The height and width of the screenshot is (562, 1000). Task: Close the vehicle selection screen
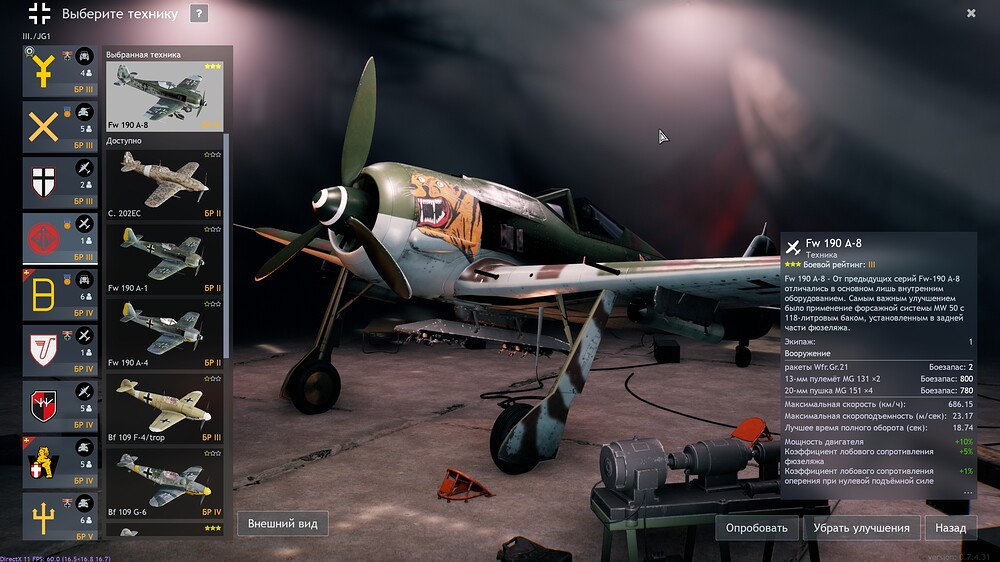point(971,13)
